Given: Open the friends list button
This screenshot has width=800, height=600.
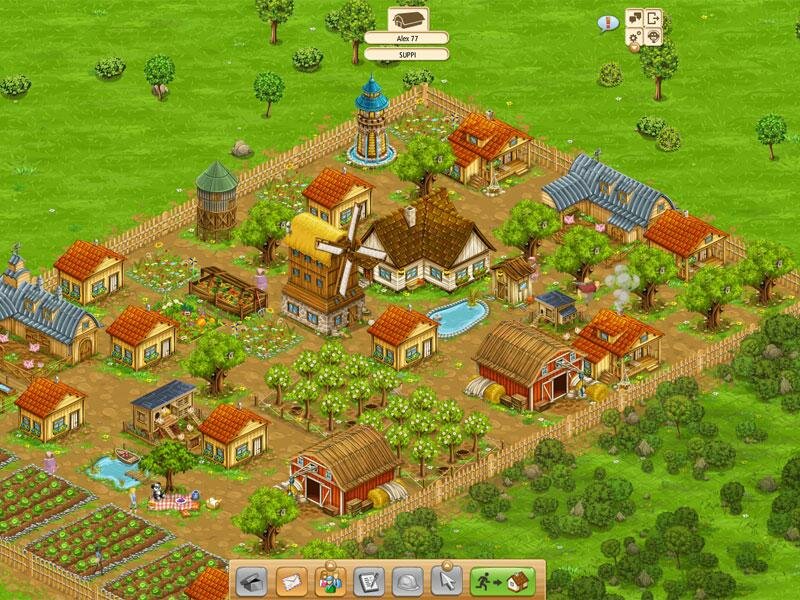Looking at the screenshot, I should [329, 580].
